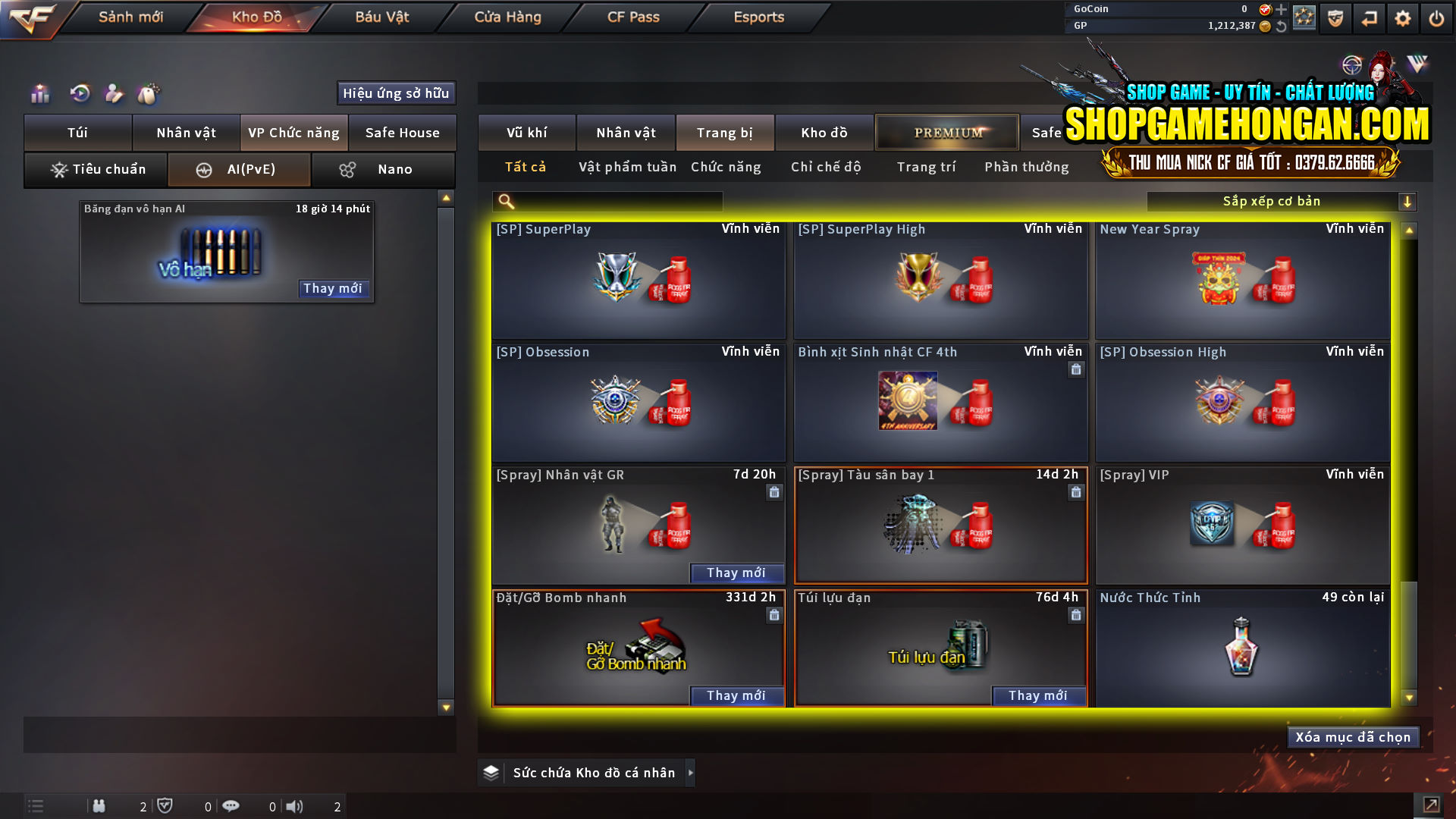
Task: Select the Tui luu dan item thumbnail
Action: (x=940, y=648)
